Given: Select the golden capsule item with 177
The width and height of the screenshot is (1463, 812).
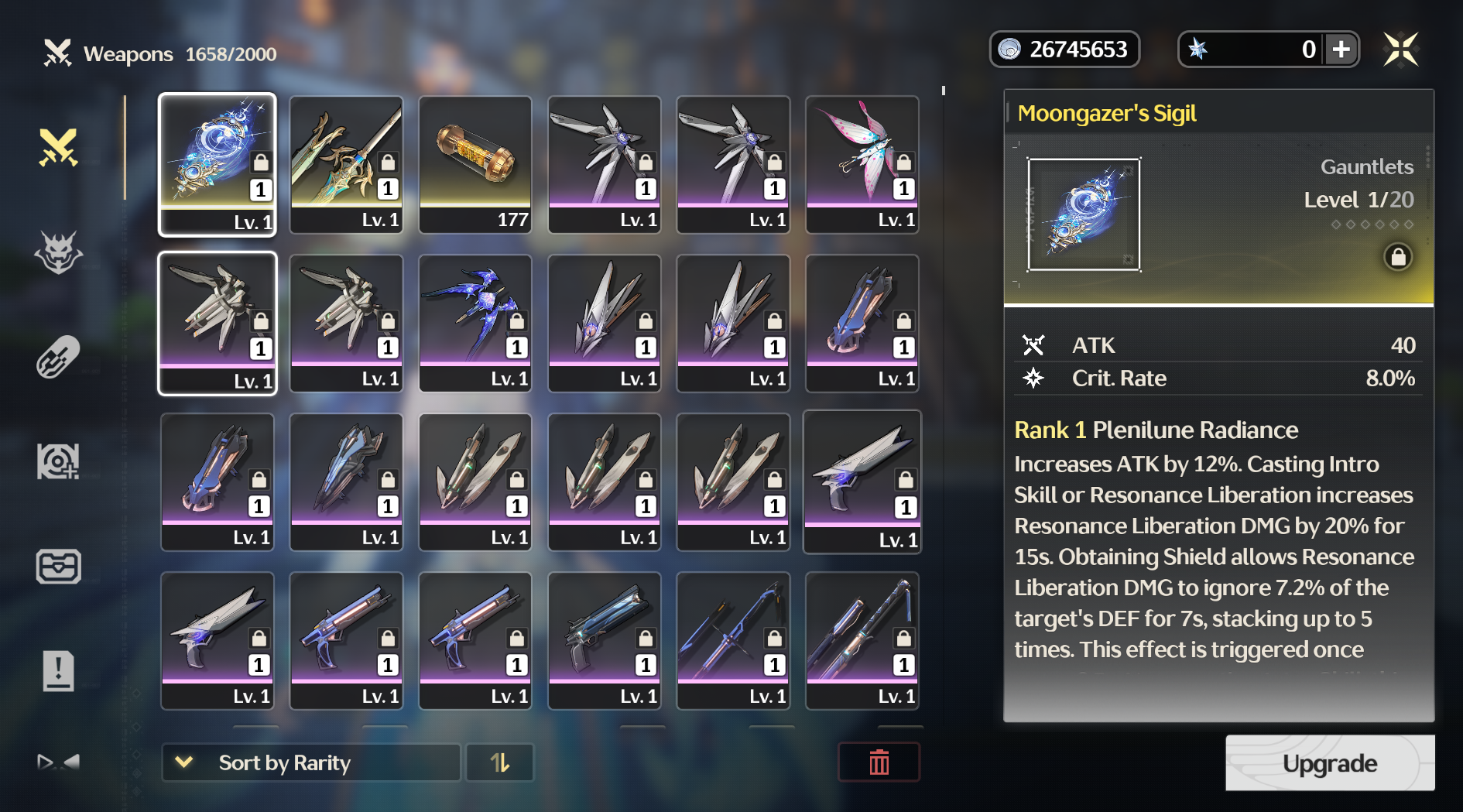Looking at the screenshot, I should point(475,164).
